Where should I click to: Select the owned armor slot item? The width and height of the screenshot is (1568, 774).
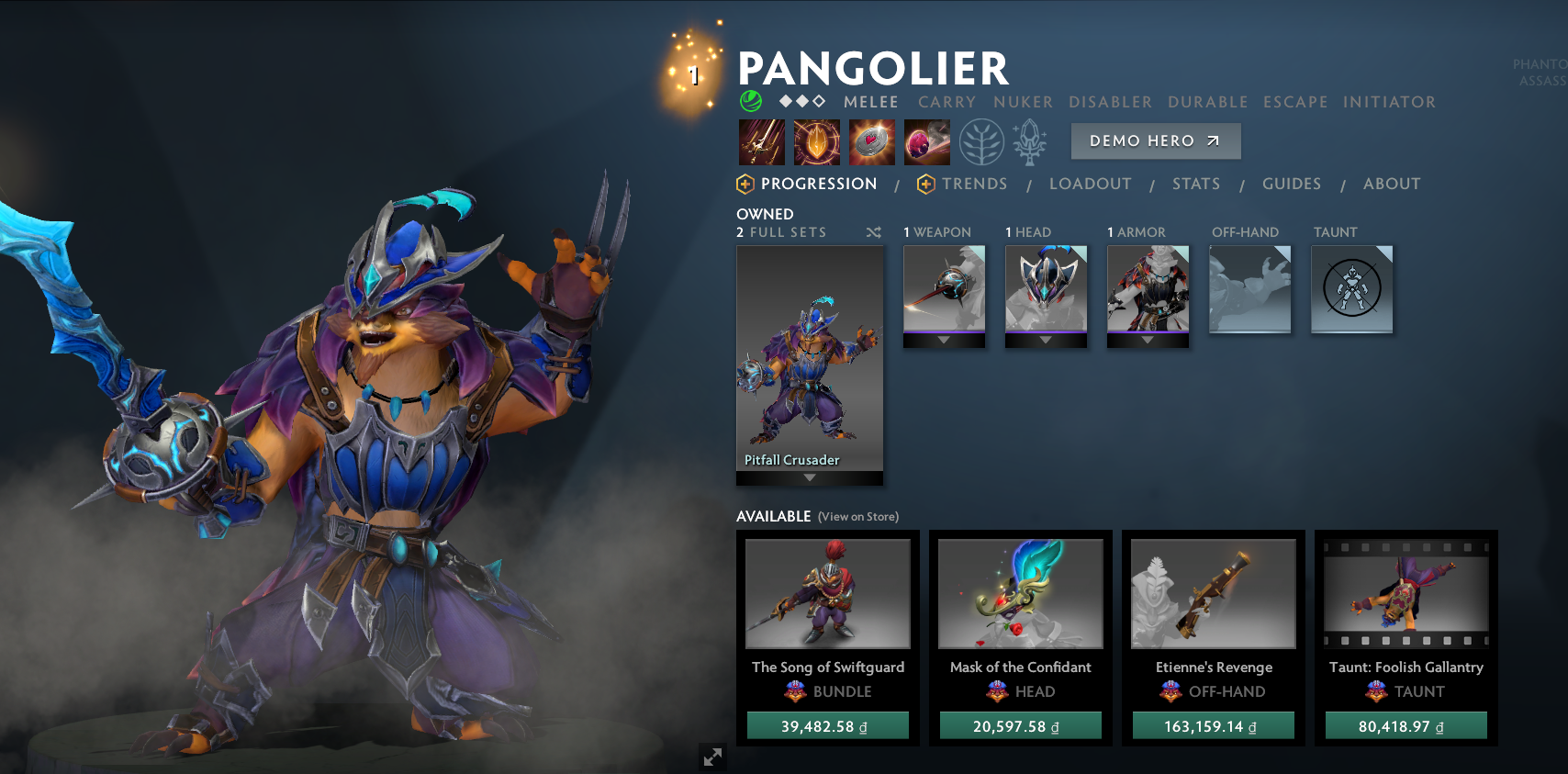pyautogui.click(x=1148, y=288)
